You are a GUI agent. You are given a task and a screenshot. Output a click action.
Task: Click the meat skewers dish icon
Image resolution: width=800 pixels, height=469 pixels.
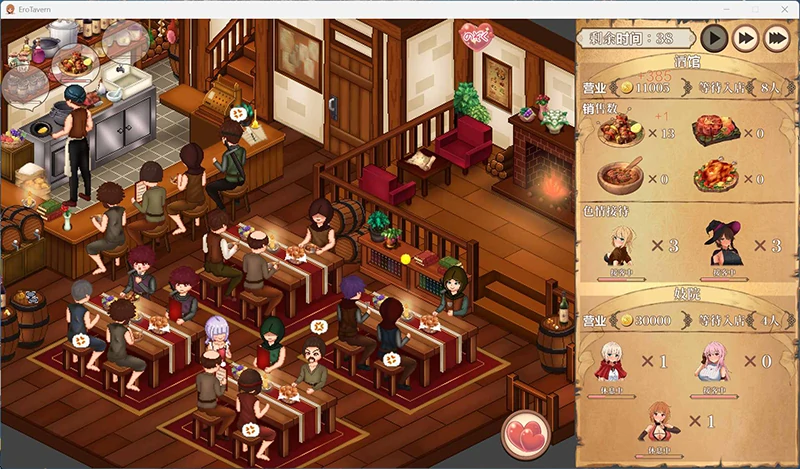tap(621, 132)
